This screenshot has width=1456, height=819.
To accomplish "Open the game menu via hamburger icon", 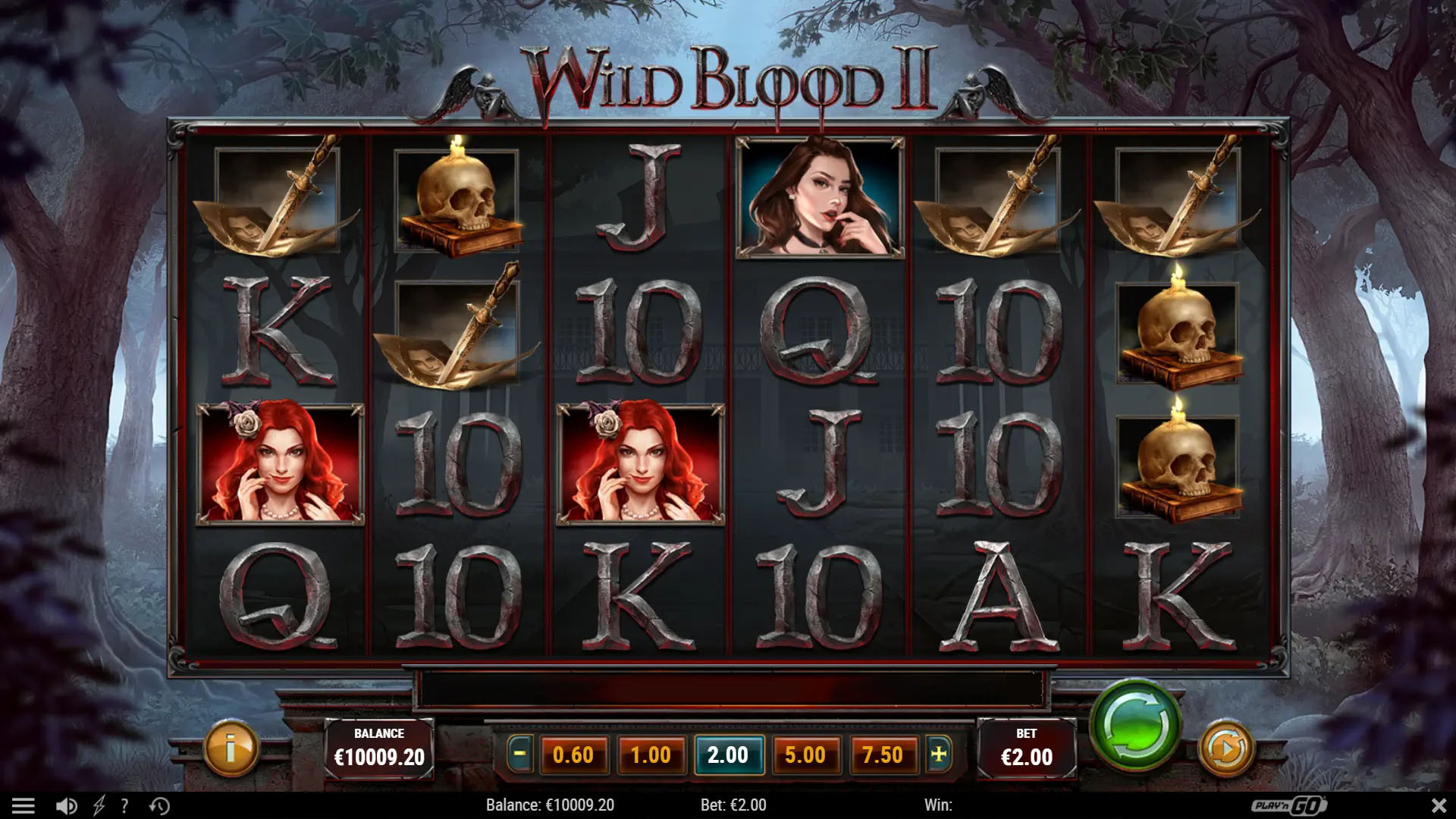I will (28, 806).
